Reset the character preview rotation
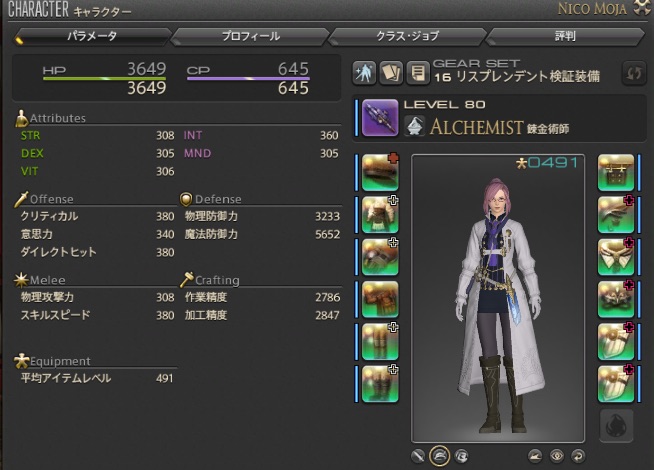The image size is (654, 470). (577, 455)
